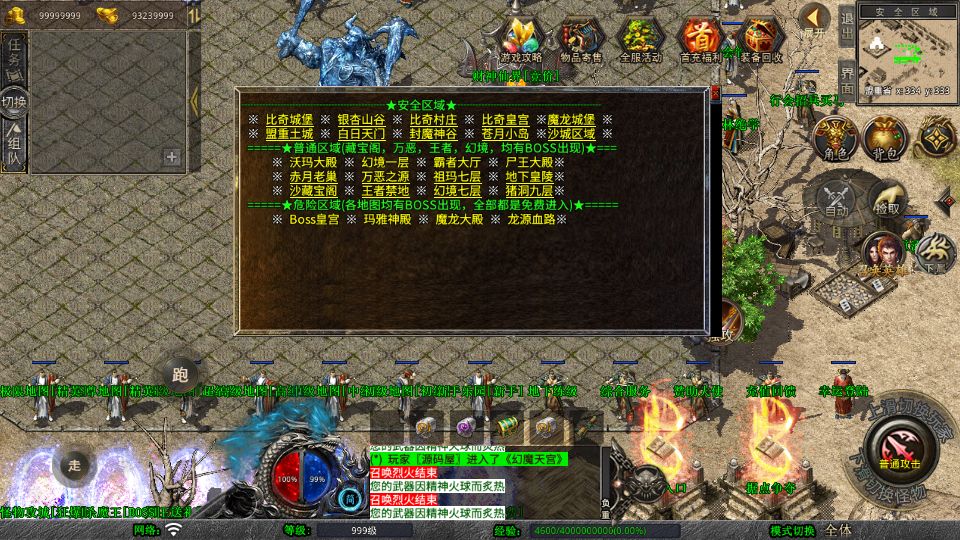
Task: Open the 角色 character sheet
Action: click(833, 138)
